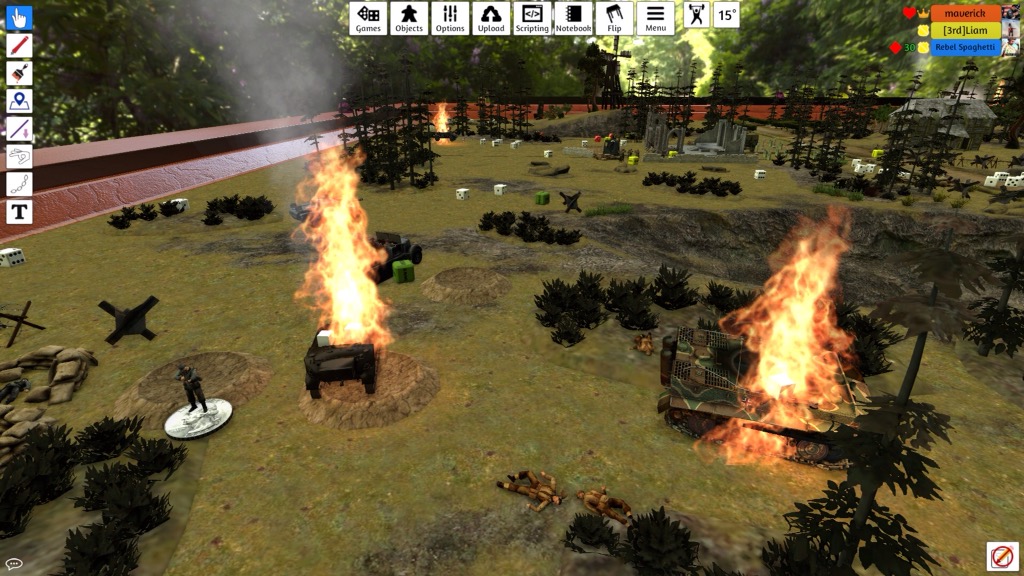The width and height of the screenshot is (1024, 576).
Task: Select the line measure tool
Action: pyautogui.click(x=19, y=129)
